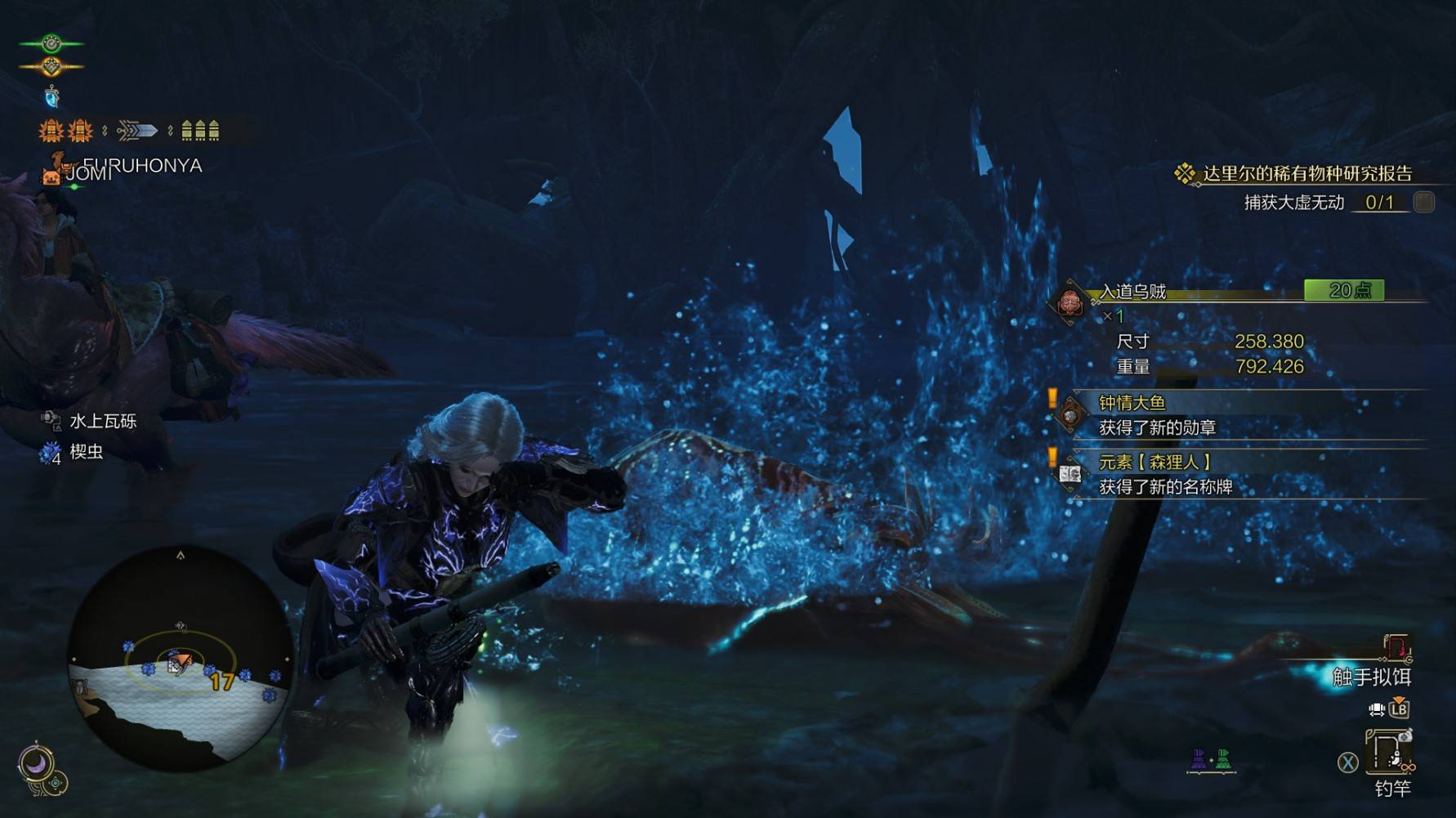Choose the tentacle lure bait selector

click(x=1371, y=676)
